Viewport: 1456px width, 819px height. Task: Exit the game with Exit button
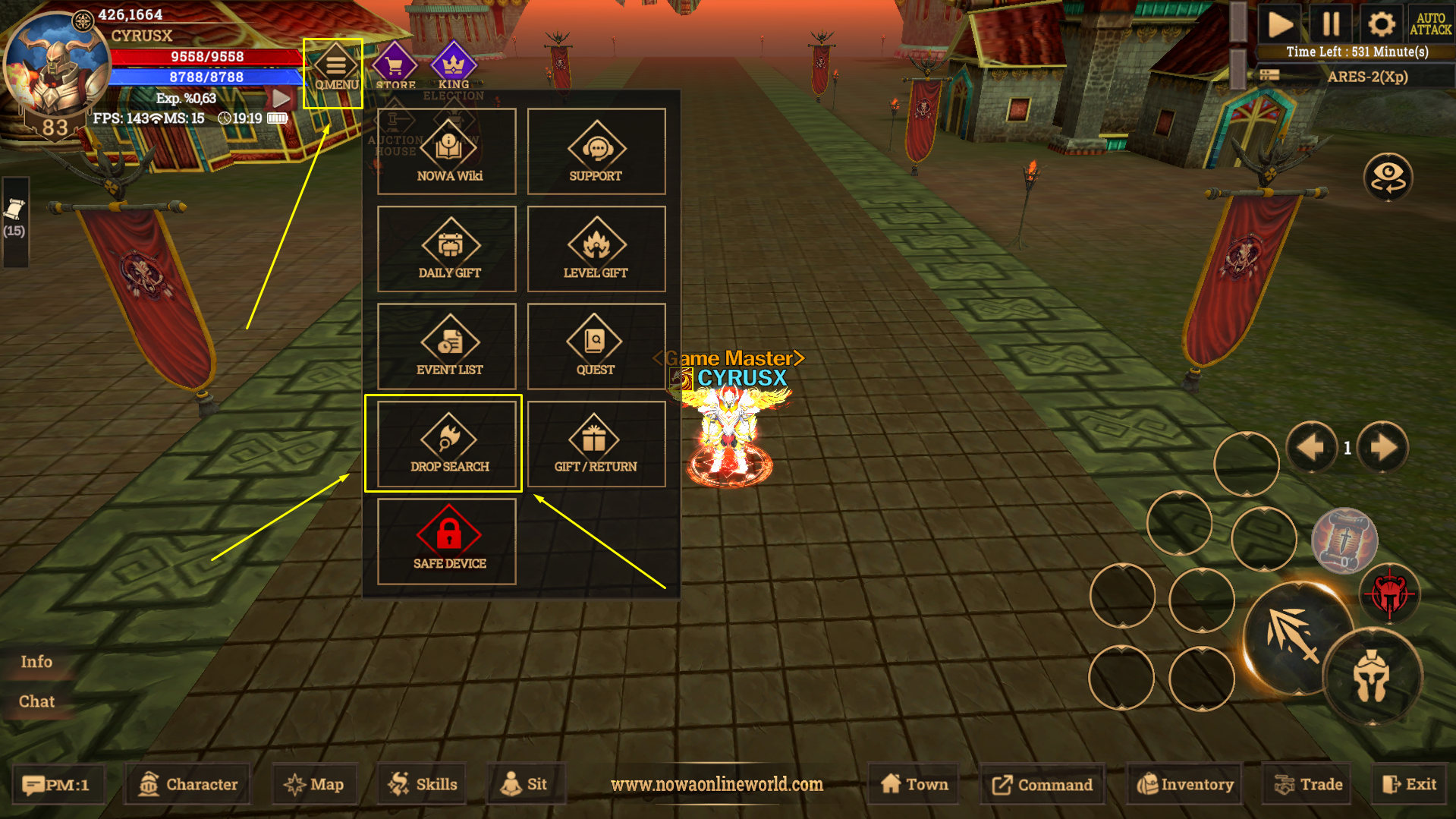(x=1410, y=784)
